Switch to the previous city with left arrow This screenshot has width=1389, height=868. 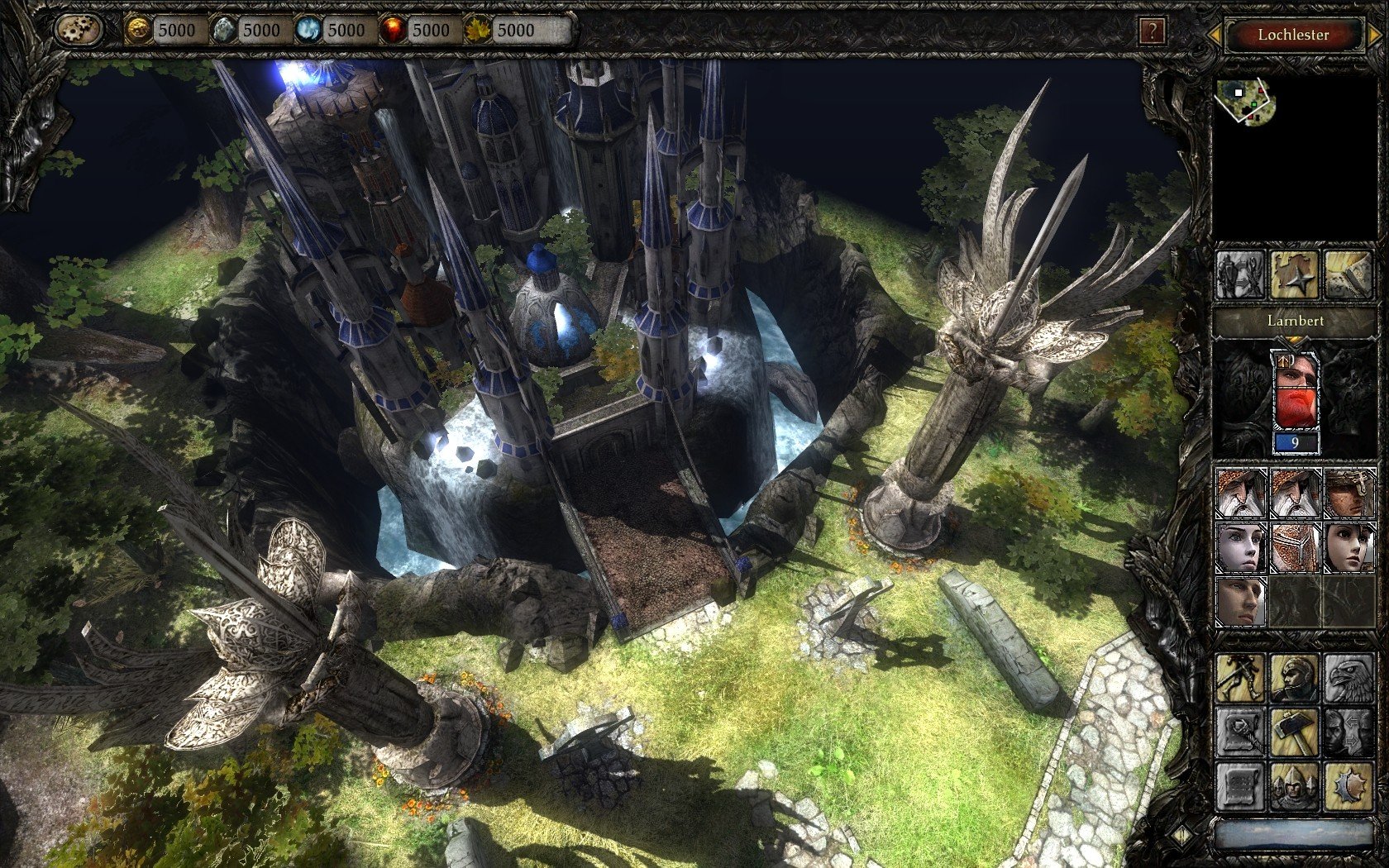pos(1215,35)
